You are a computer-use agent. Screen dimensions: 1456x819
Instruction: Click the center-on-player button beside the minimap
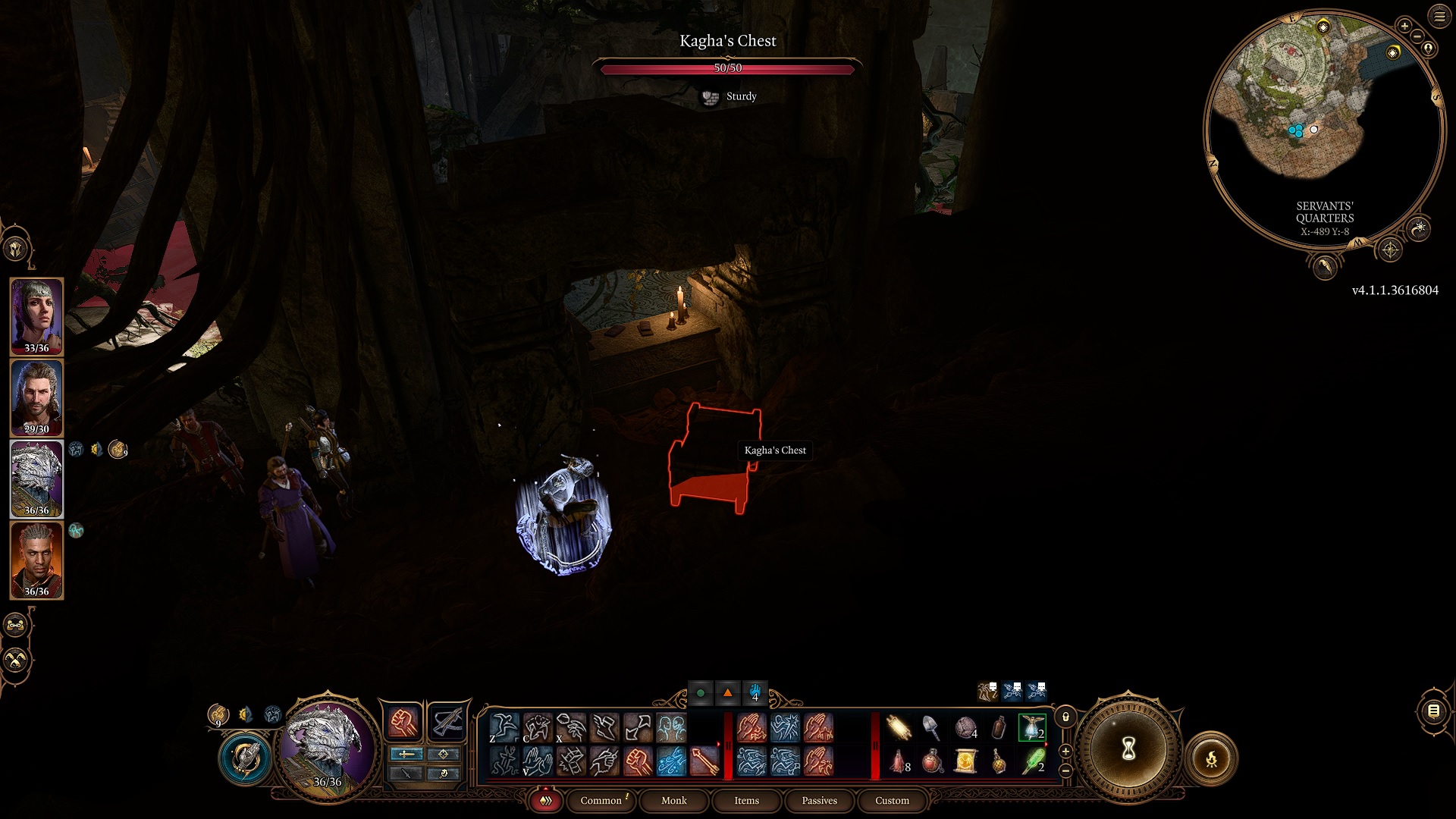1428,48
